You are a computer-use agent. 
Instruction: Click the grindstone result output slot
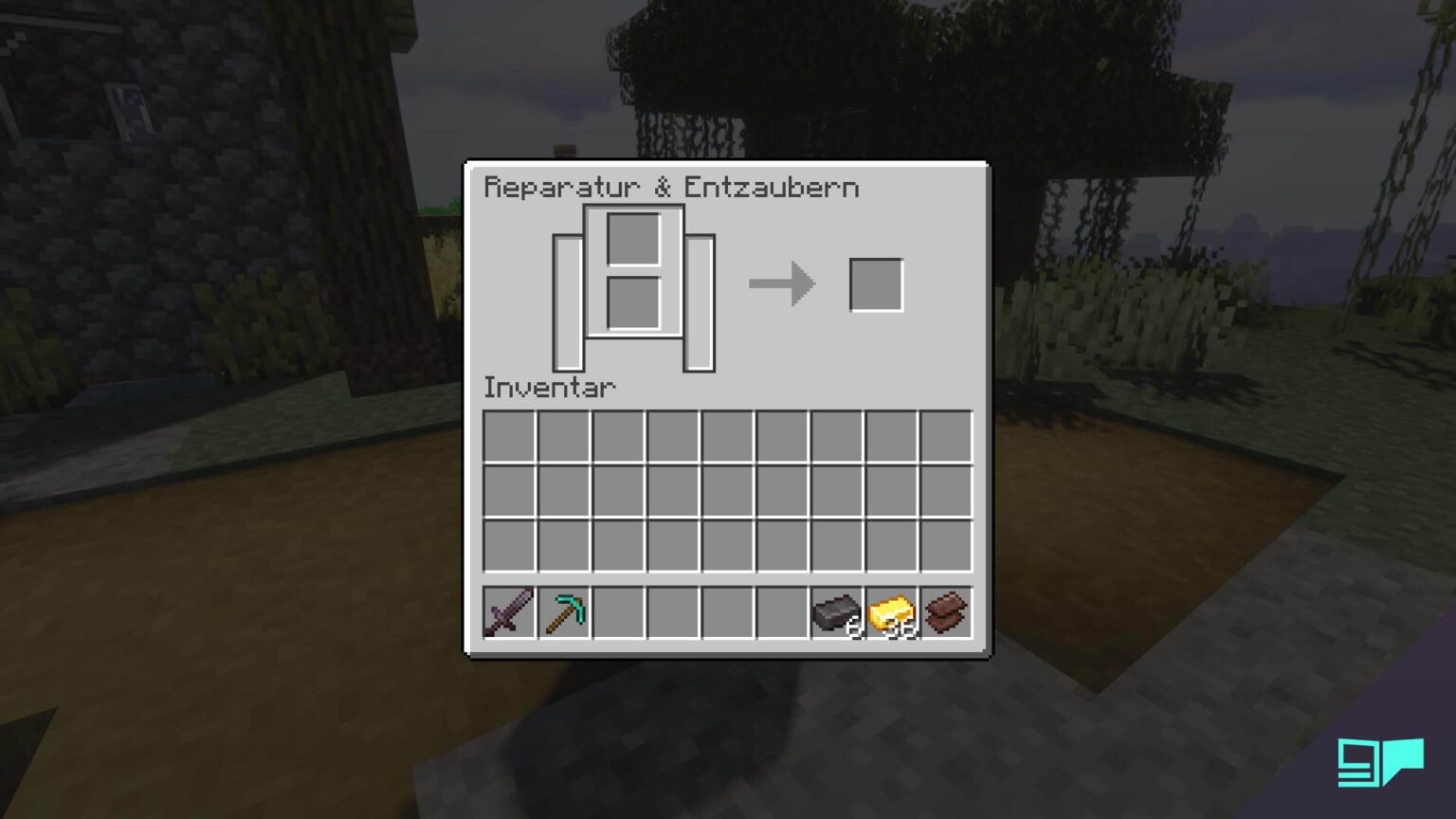click(x=876, y=282)
